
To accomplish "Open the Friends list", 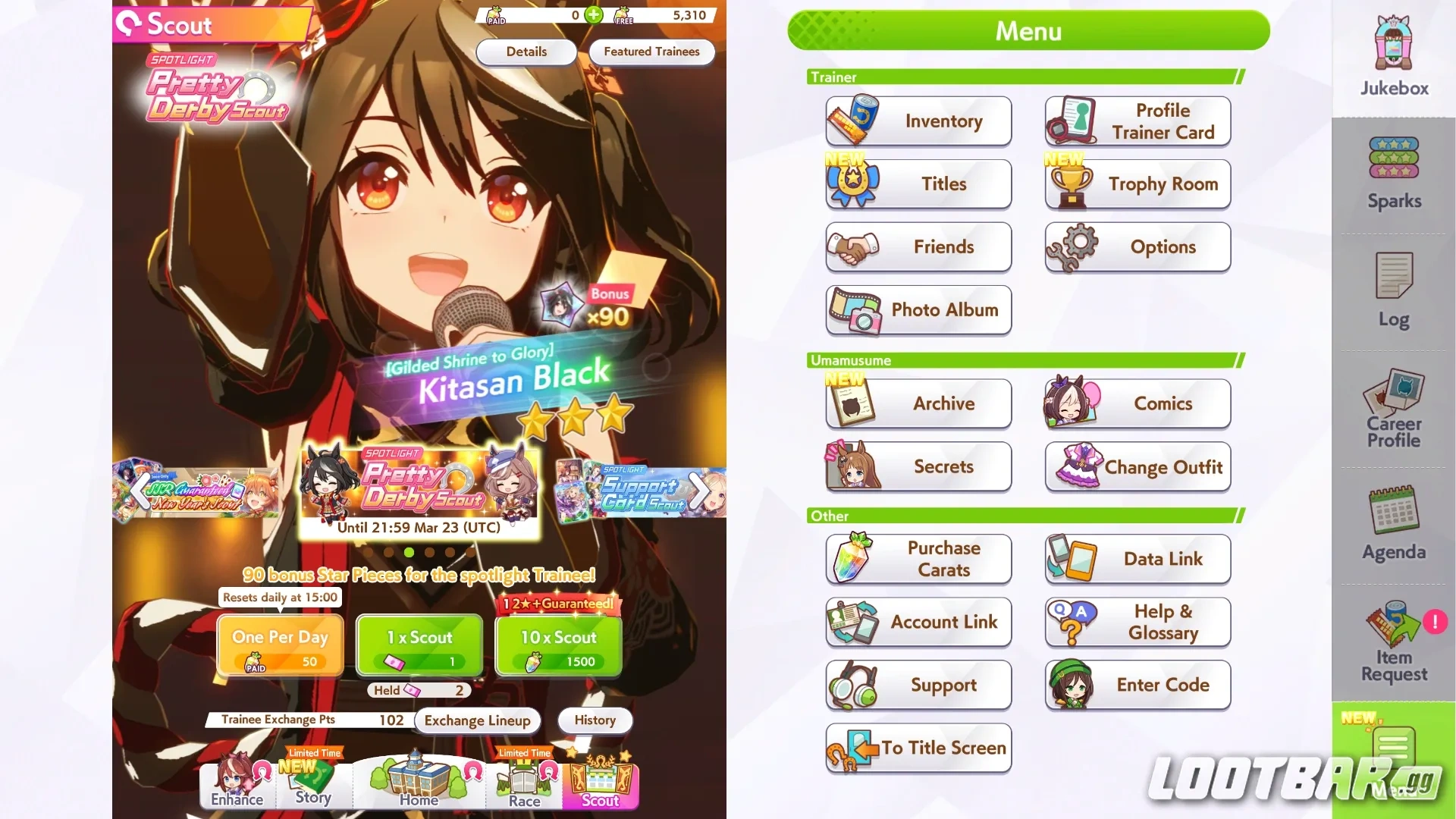I will tap(918, 247).
